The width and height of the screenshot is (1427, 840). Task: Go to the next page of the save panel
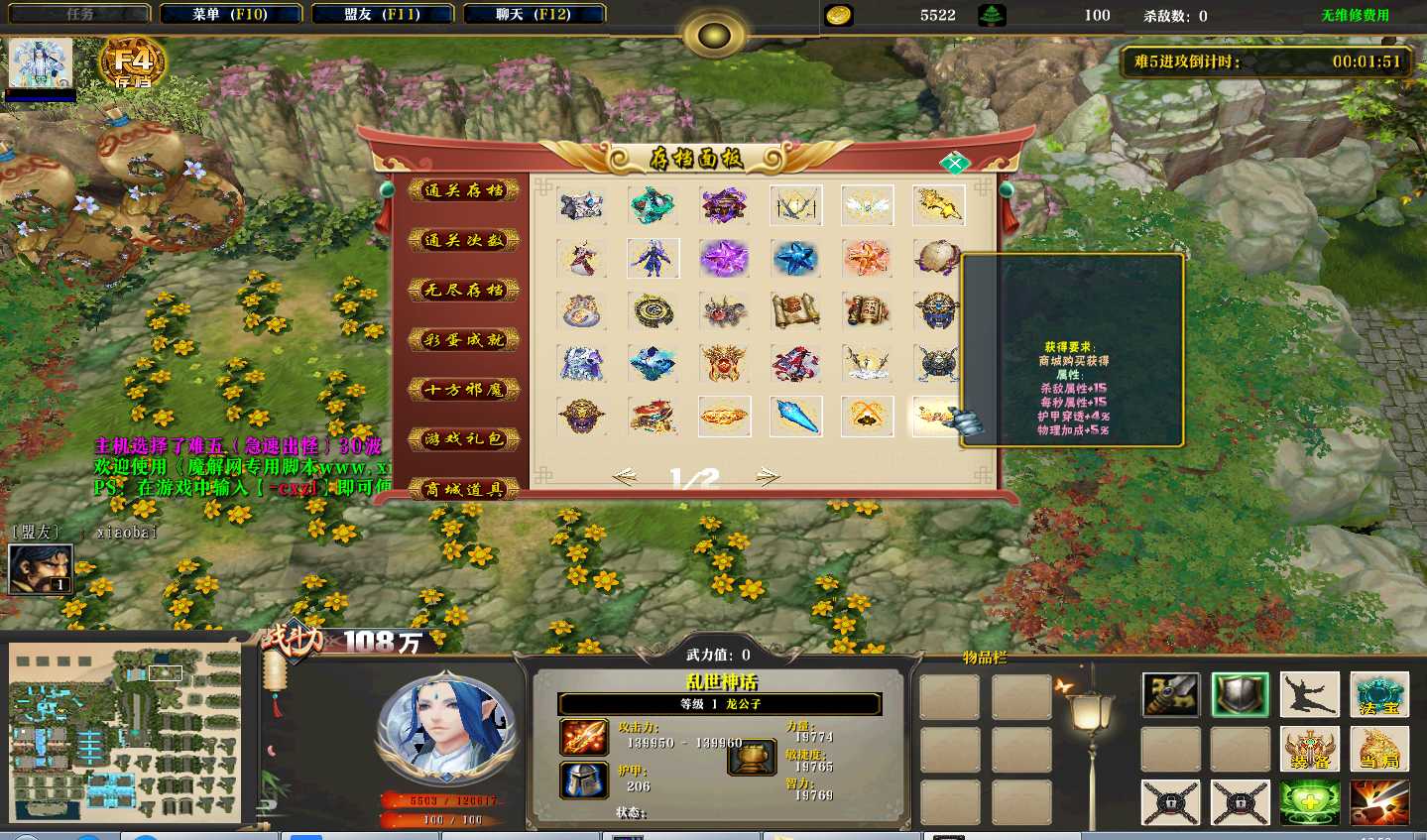tap(768, 478)
